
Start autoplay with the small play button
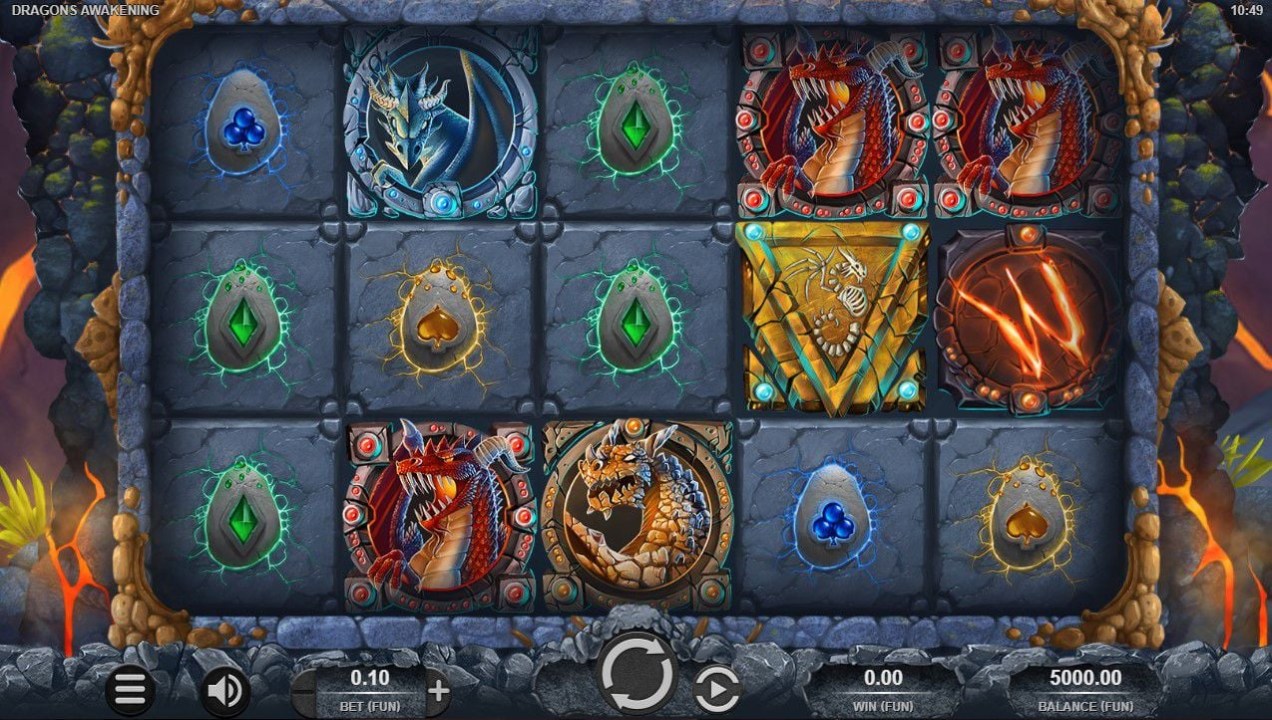pos(717,689)
